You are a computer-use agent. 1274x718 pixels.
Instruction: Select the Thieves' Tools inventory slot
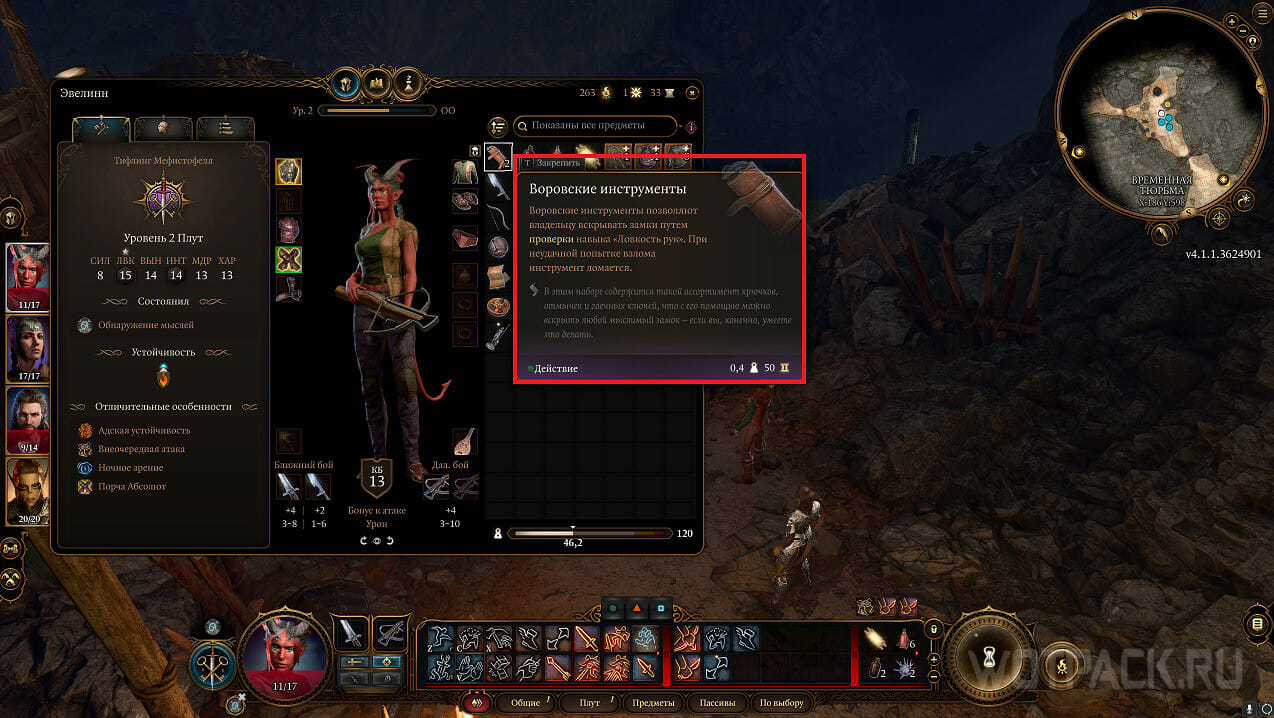498,156
